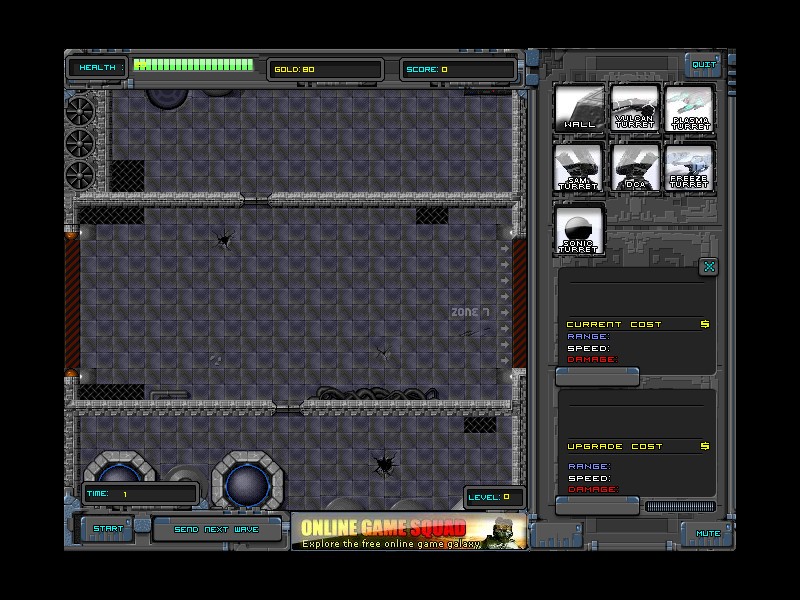
Task: Mute the game audio
Action: coord(708,533)
